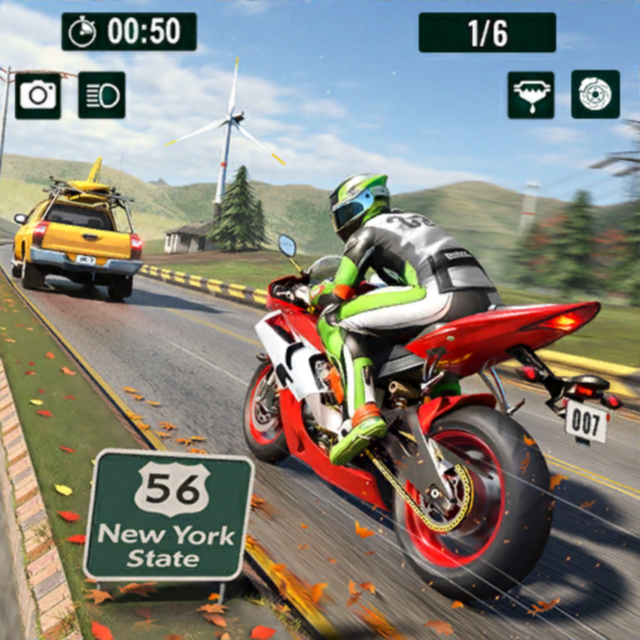
Task: Activate the brake disc button
Action: coord(595,94)
